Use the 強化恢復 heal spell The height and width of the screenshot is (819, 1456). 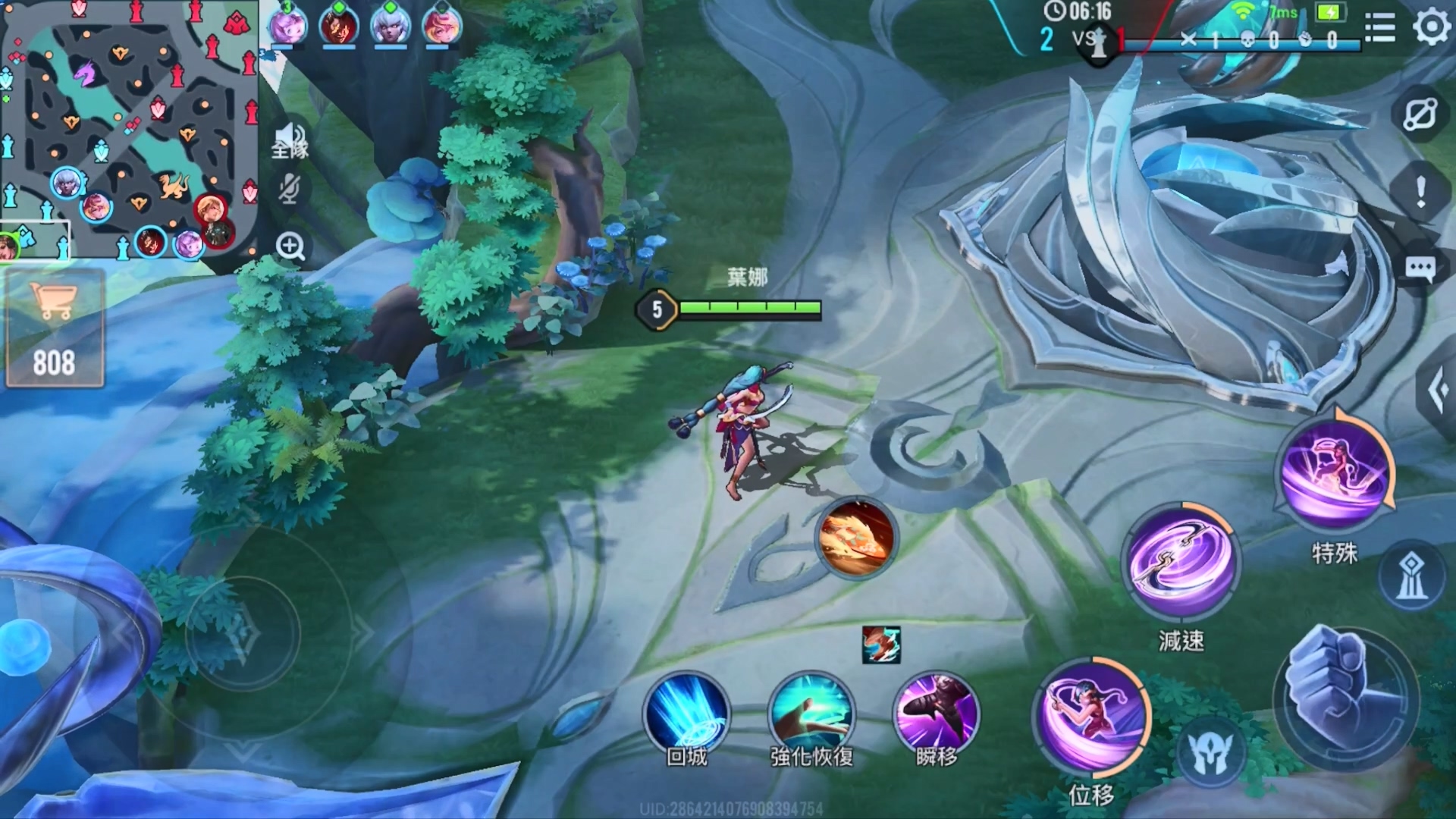[811, 714]
